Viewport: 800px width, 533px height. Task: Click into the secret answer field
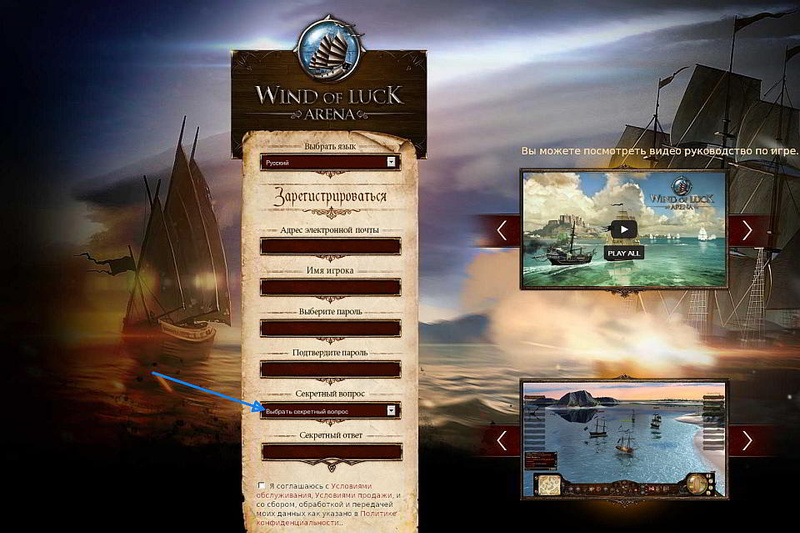click(329, 452)
